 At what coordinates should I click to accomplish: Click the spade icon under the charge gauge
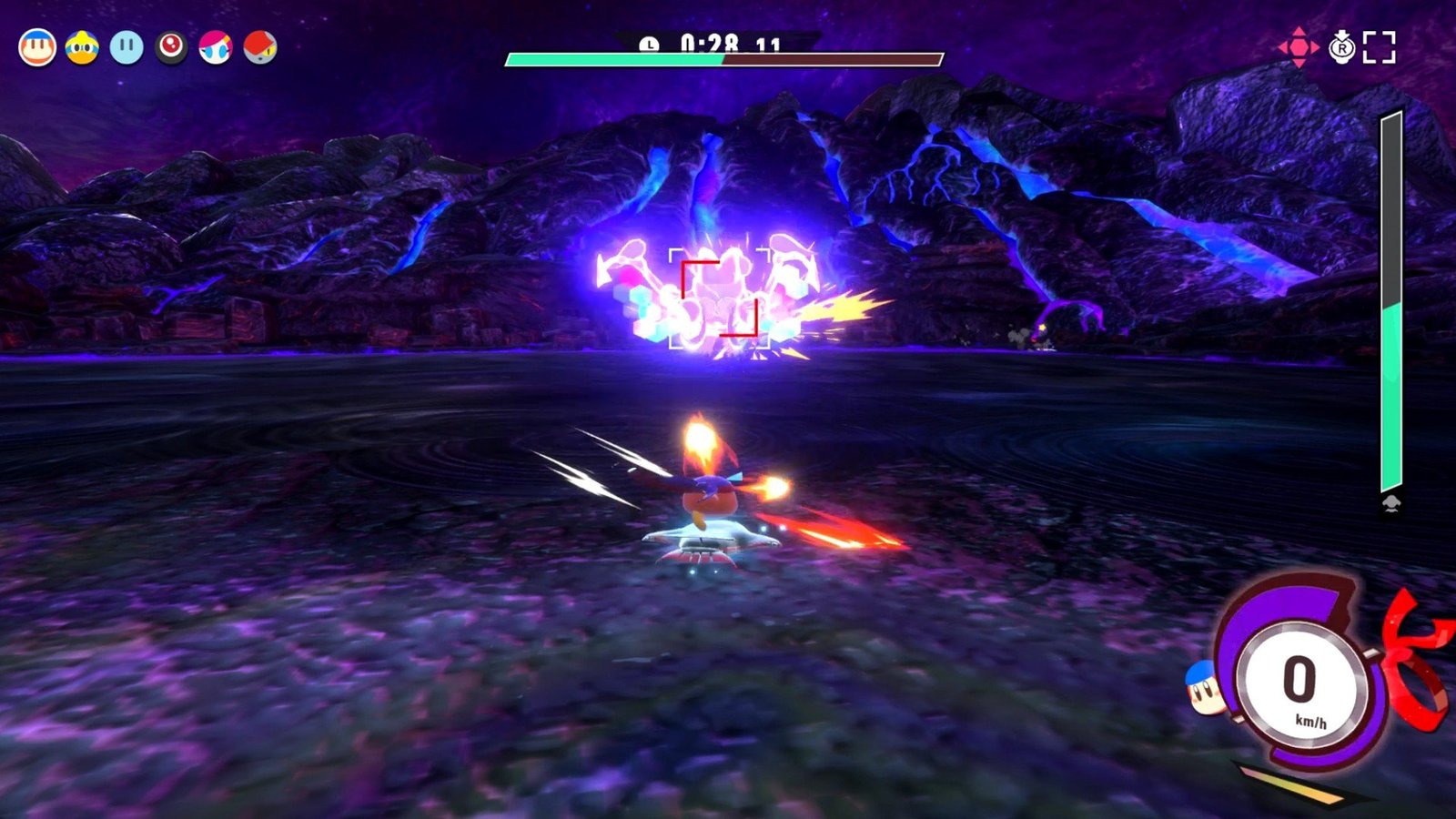tap(1393, 501)
